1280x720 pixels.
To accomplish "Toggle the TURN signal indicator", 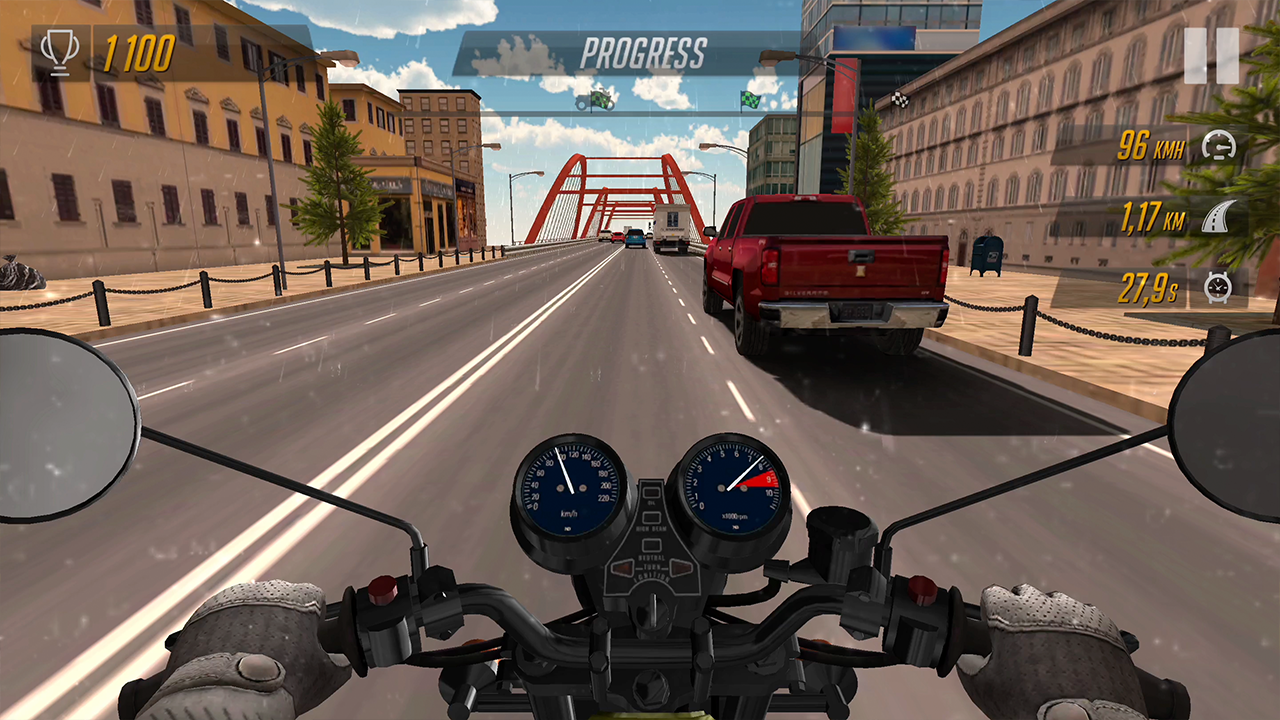I will [x=651, y=567].
